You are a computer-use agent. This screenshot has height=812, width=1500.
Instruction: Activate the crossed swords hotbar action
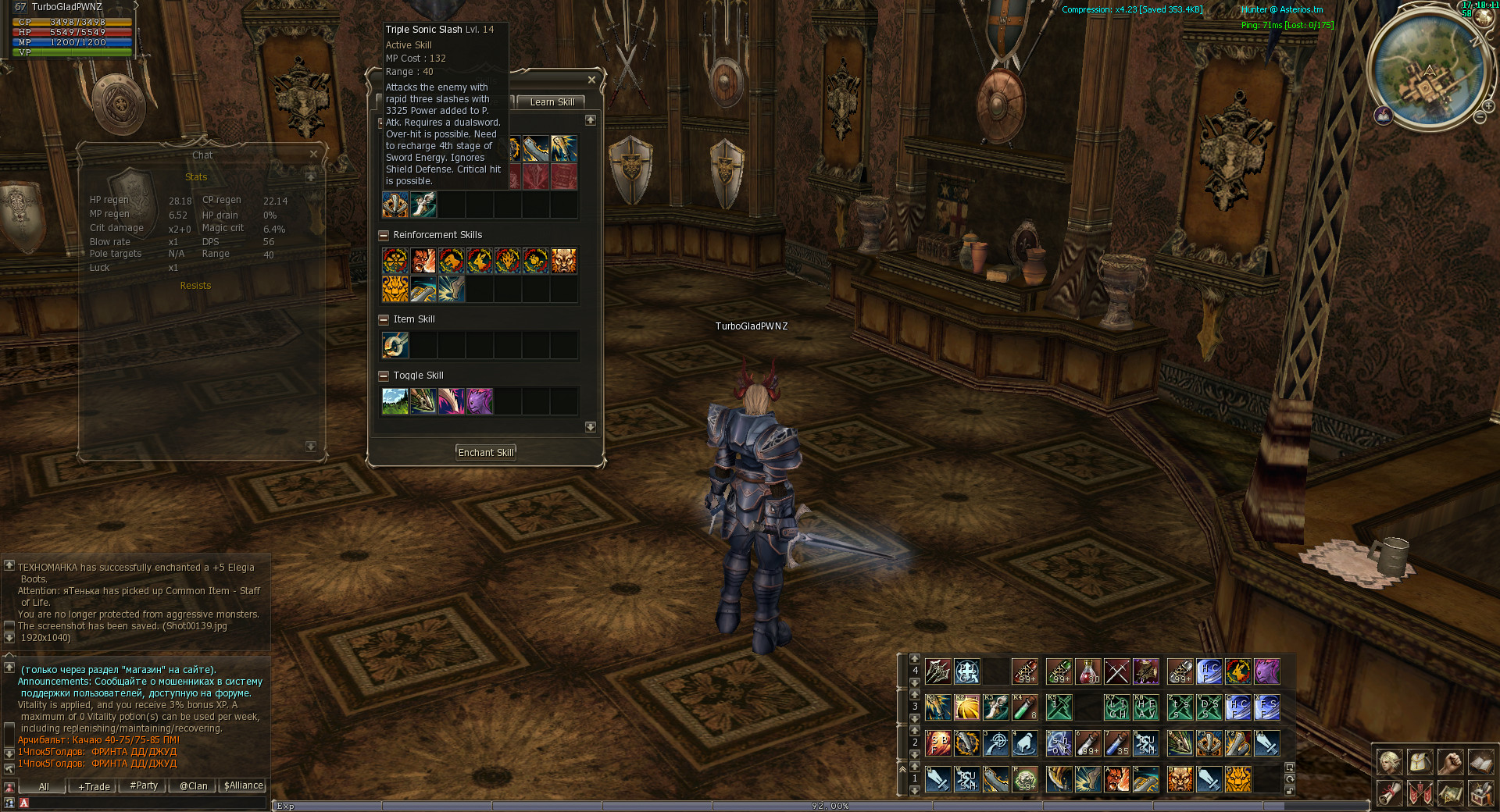[x=1117, y=671]
